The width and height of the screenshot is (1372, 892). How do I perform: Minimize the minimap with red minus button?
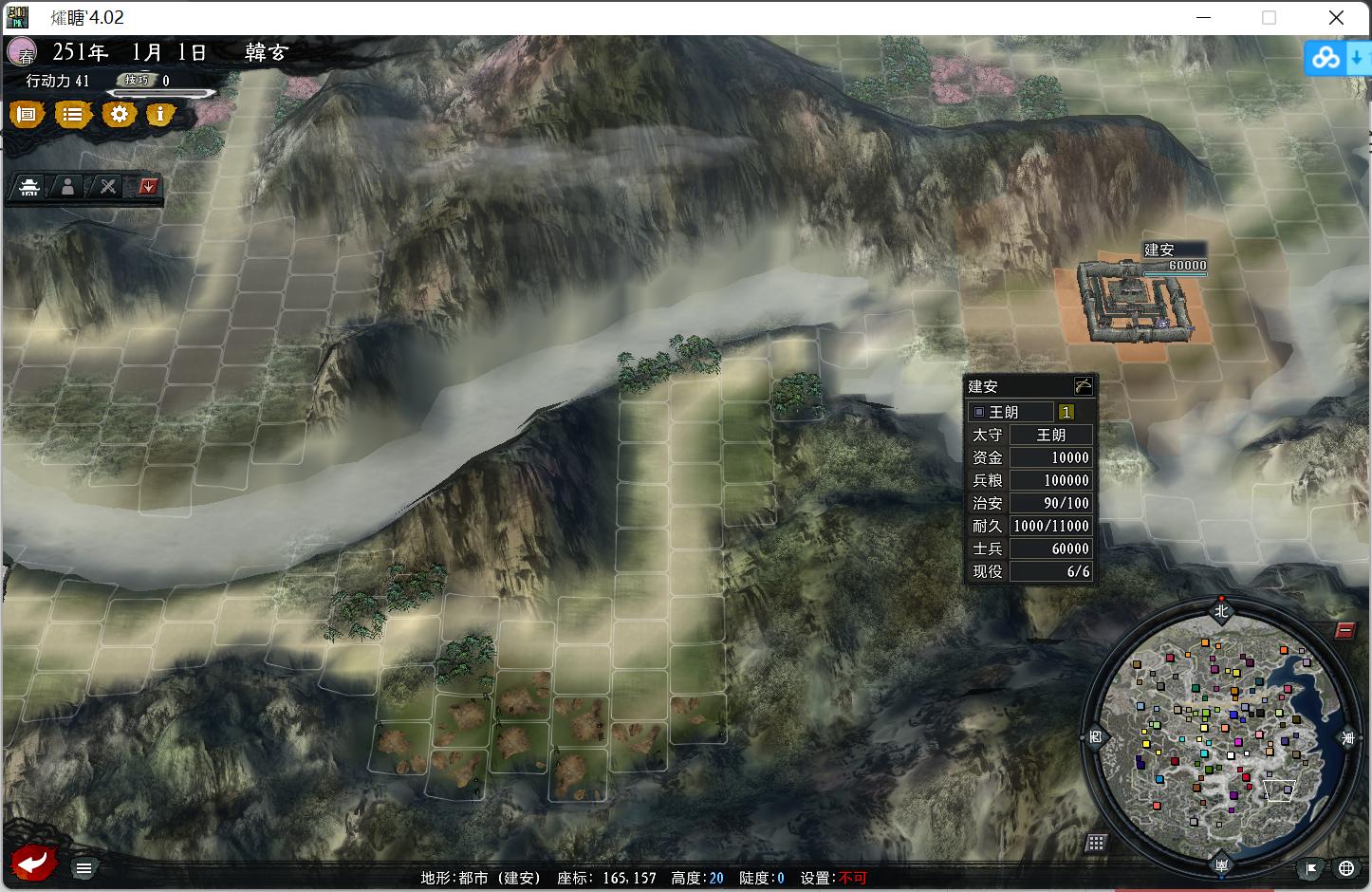(x=1344, y=630)
